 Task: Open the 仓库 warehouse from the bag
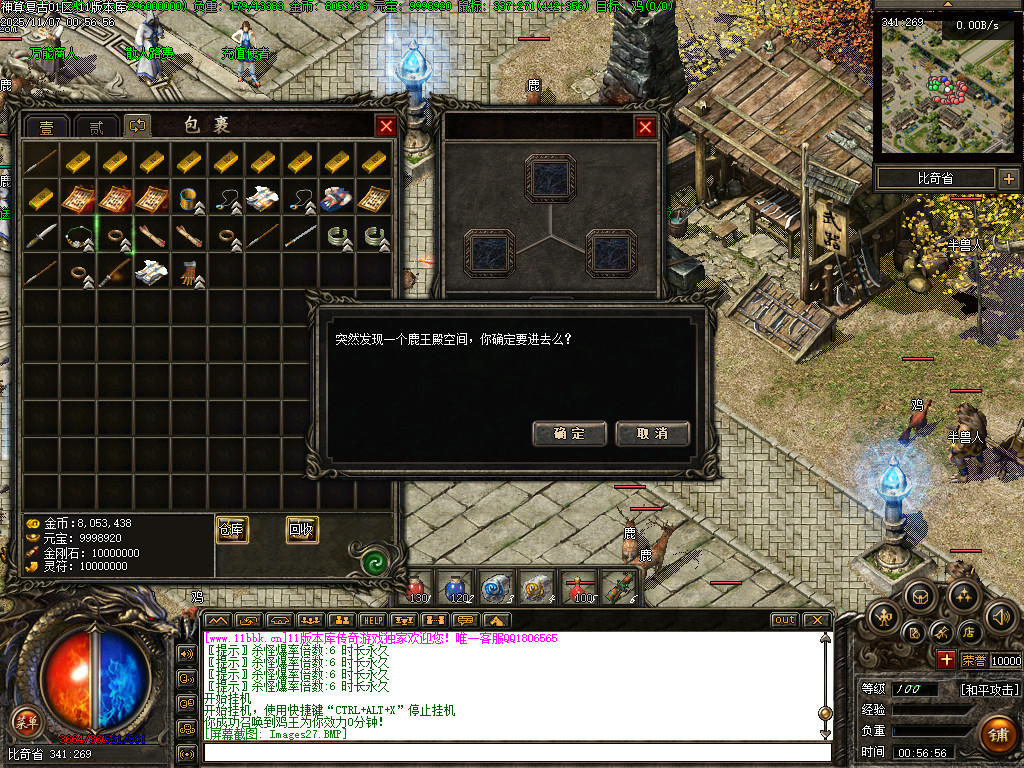point(232,530)
